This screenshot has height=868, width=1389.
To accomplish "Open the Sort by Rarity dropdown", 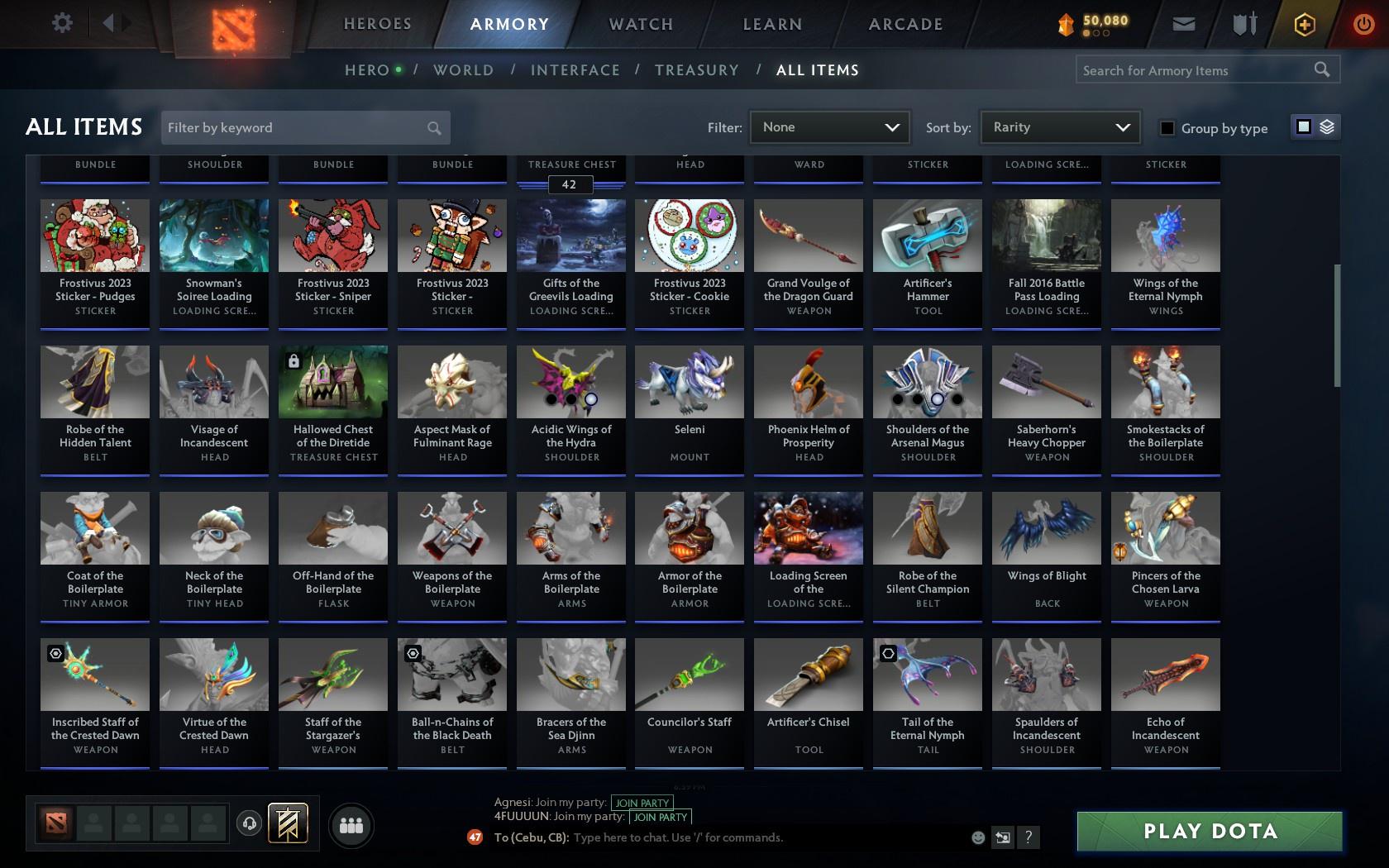I will (x=1059, y=127).
